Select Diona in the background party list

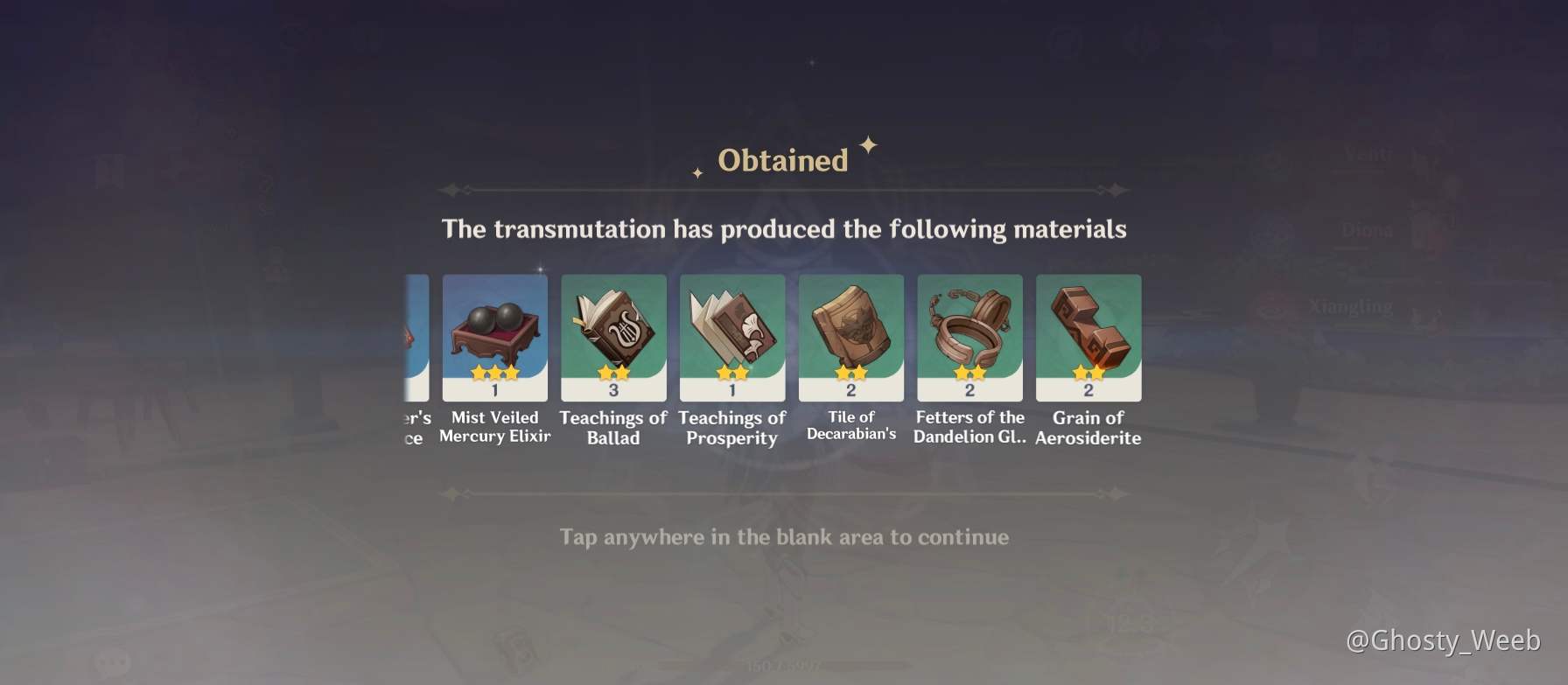pyautogui.click(x=1368, y=231)
